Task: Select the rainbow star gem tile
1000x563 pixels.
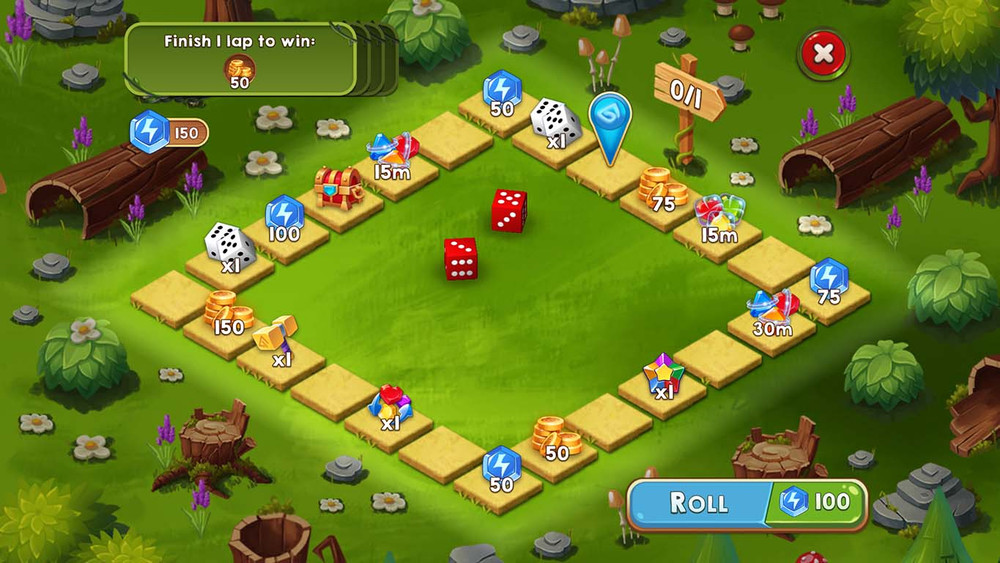Action: (x=662, y=377)
